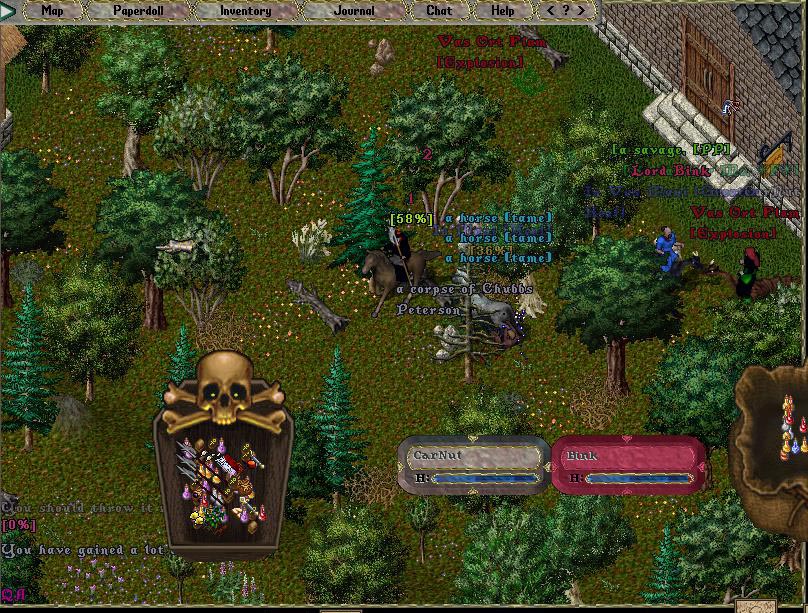Open the Map from the top menu
The width and height of the screenshot is (808, 613).
53,11
